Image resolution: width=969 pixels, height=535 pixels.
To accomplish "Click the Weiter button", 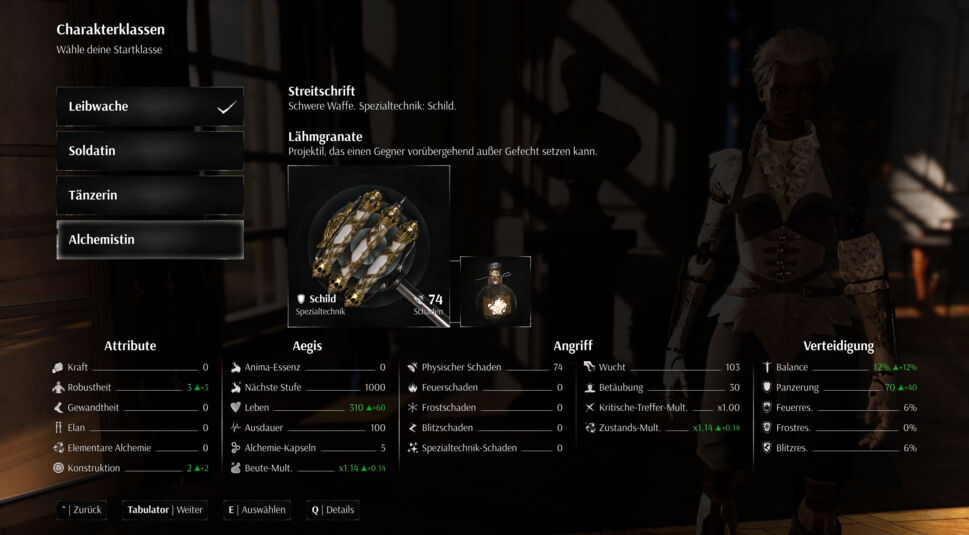I will [x=165, y=510].
